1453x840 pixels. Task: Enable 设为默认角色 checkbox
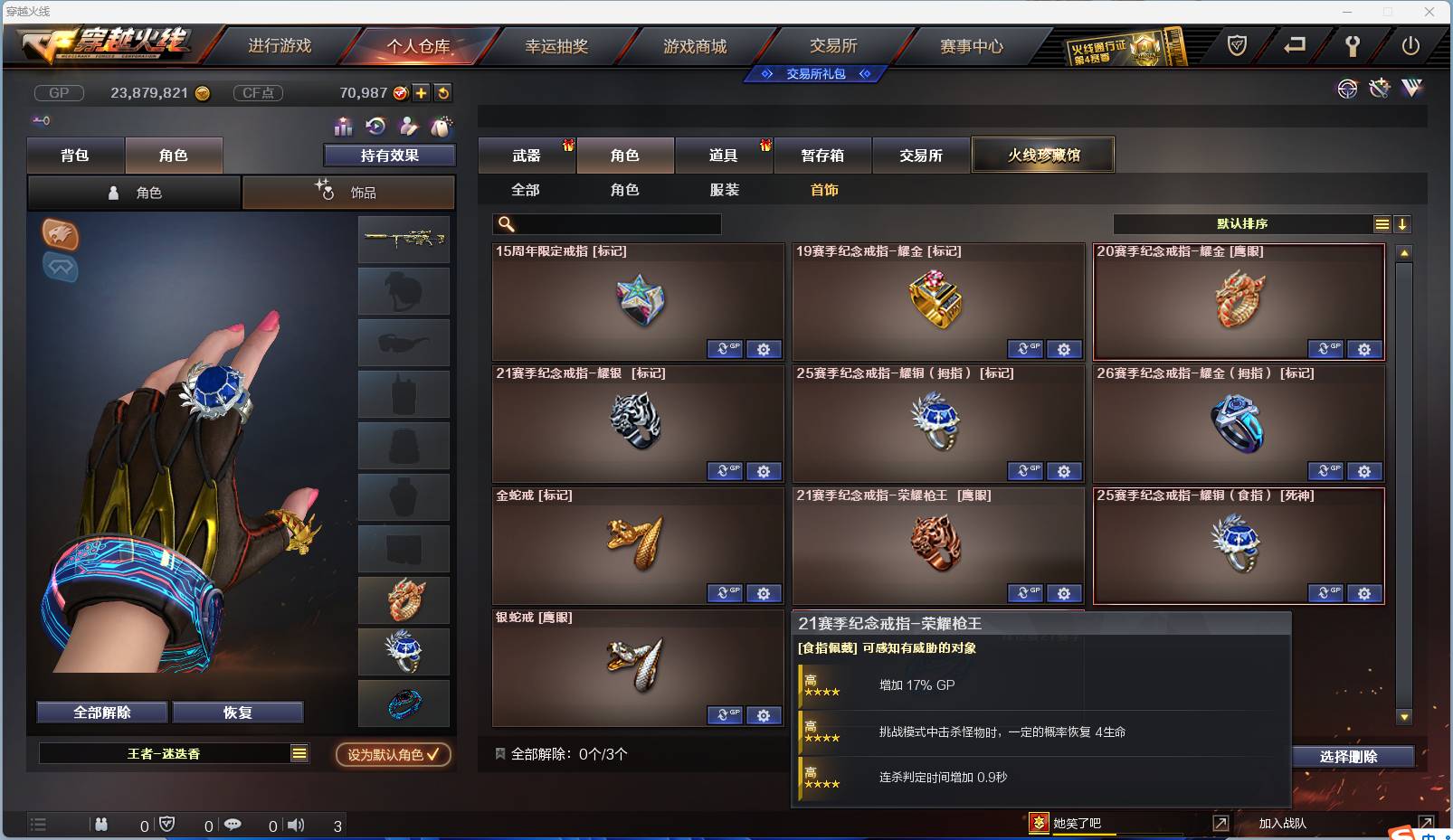(393, 756)
